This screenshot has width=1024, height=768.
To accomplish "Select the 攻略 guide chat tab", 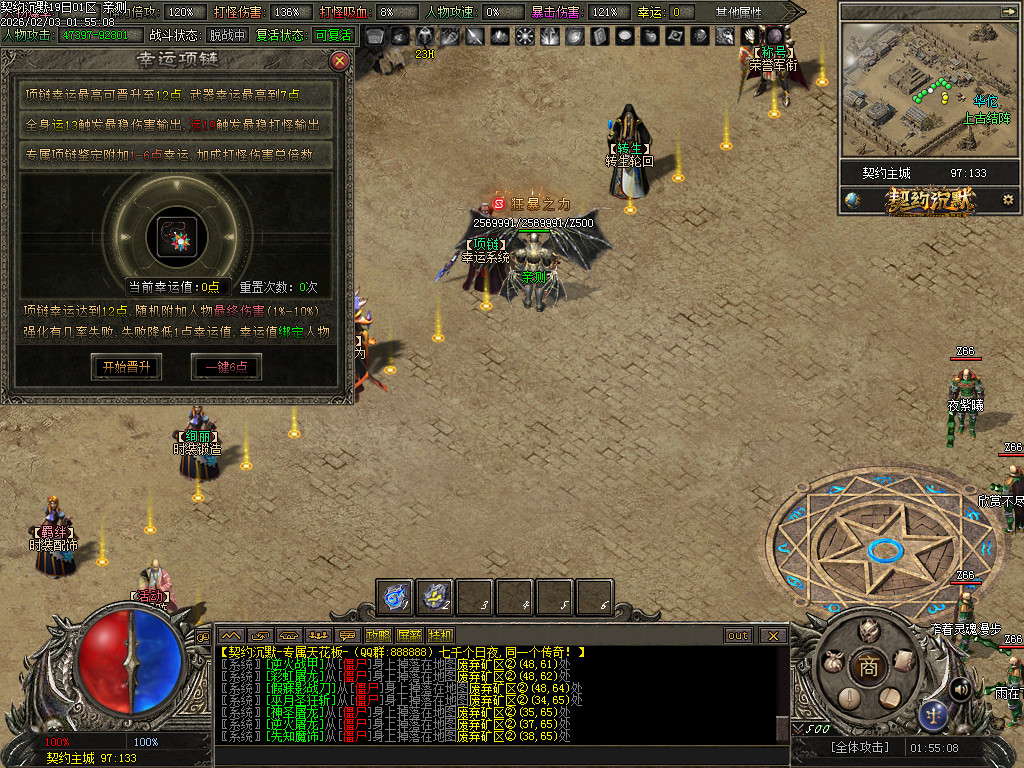I will (x=378, y=635).
